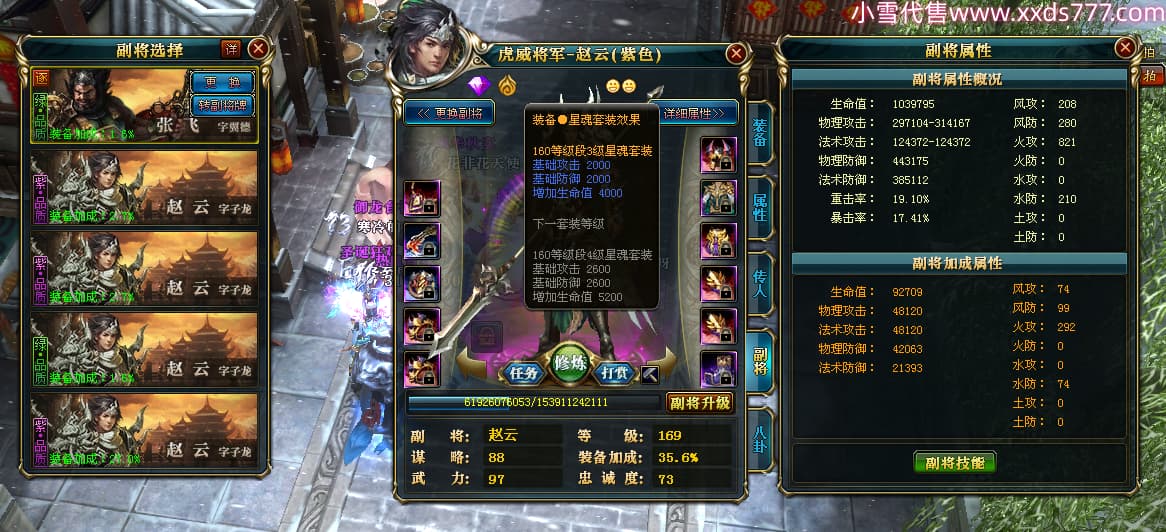Viewport: 1166px width, 532px height.
Task: Open 副将技能 skills
Action: pyautogui.click(x=954, y=462)
